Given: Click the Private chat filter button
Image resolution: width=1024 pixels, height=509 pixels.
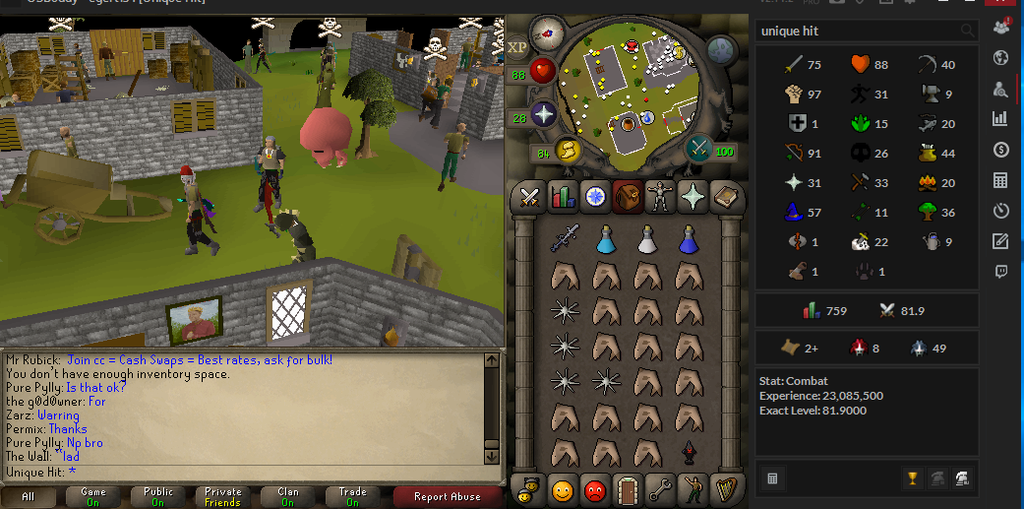Looking at the screenshot, I should [x=223, y=496].
